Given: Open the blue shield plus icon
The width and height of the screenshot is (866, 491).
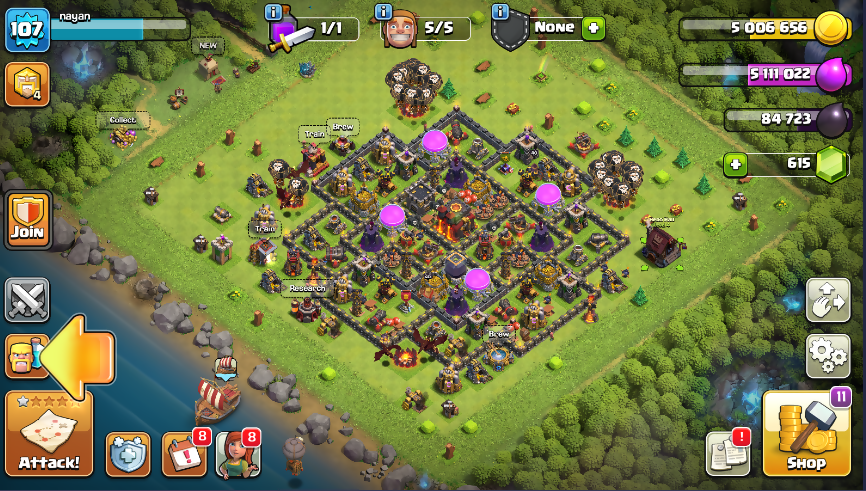Looking at the screenshot, I should (128, 454).
